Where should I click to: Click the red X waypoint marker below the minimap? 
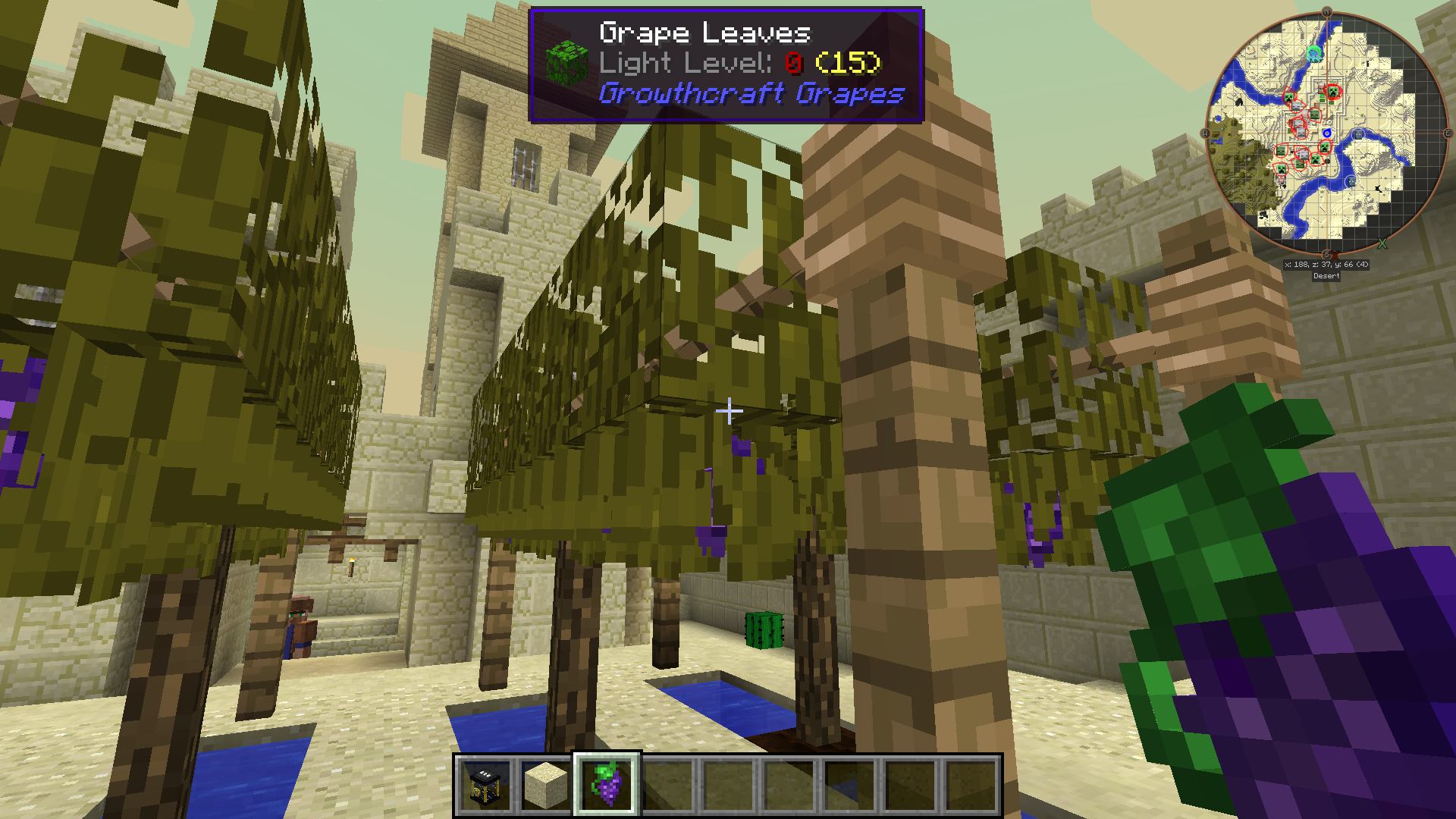click(1335, 255)
